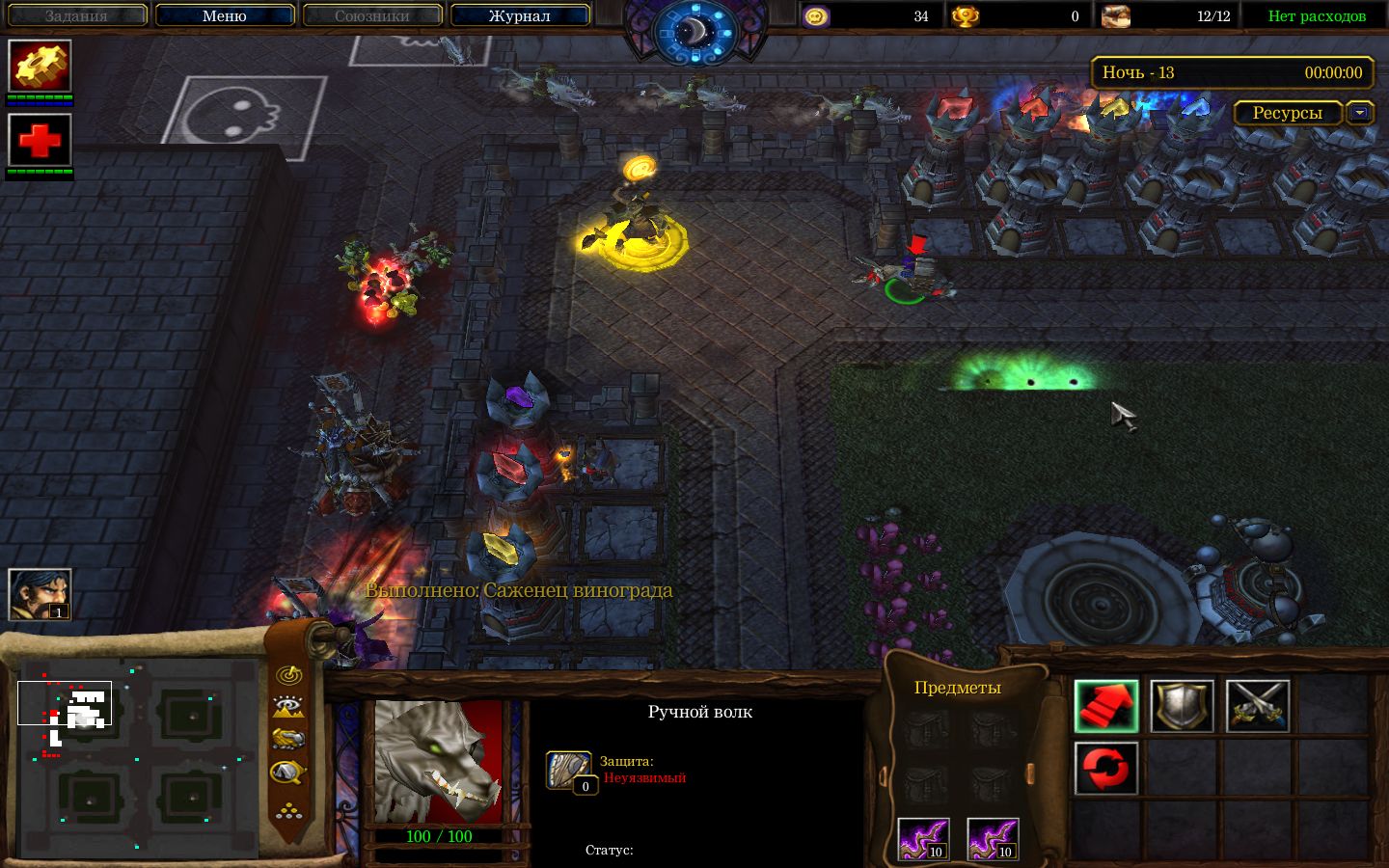Screen dimensions: 1389x868
Task: Select the hero portrait icon
Action: point(40,594)
